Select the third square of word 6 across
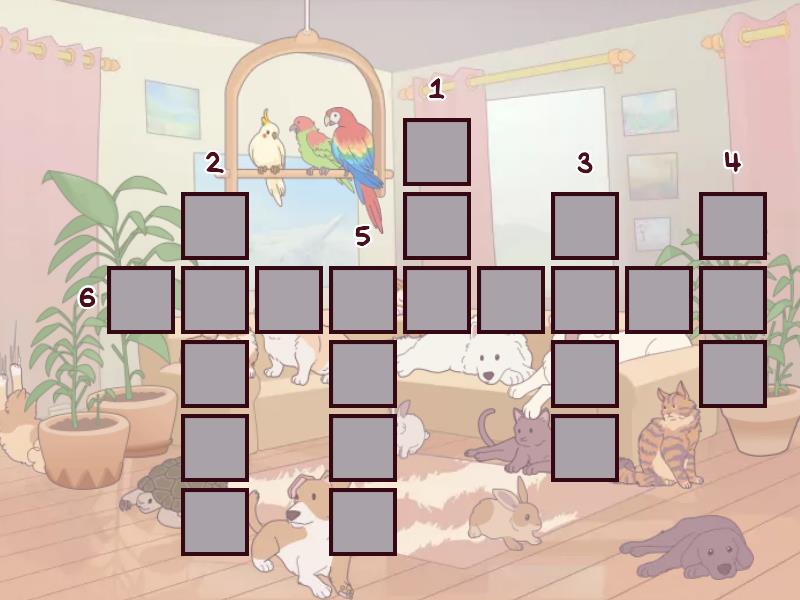The image size is (800, 600). coord(289,300)
